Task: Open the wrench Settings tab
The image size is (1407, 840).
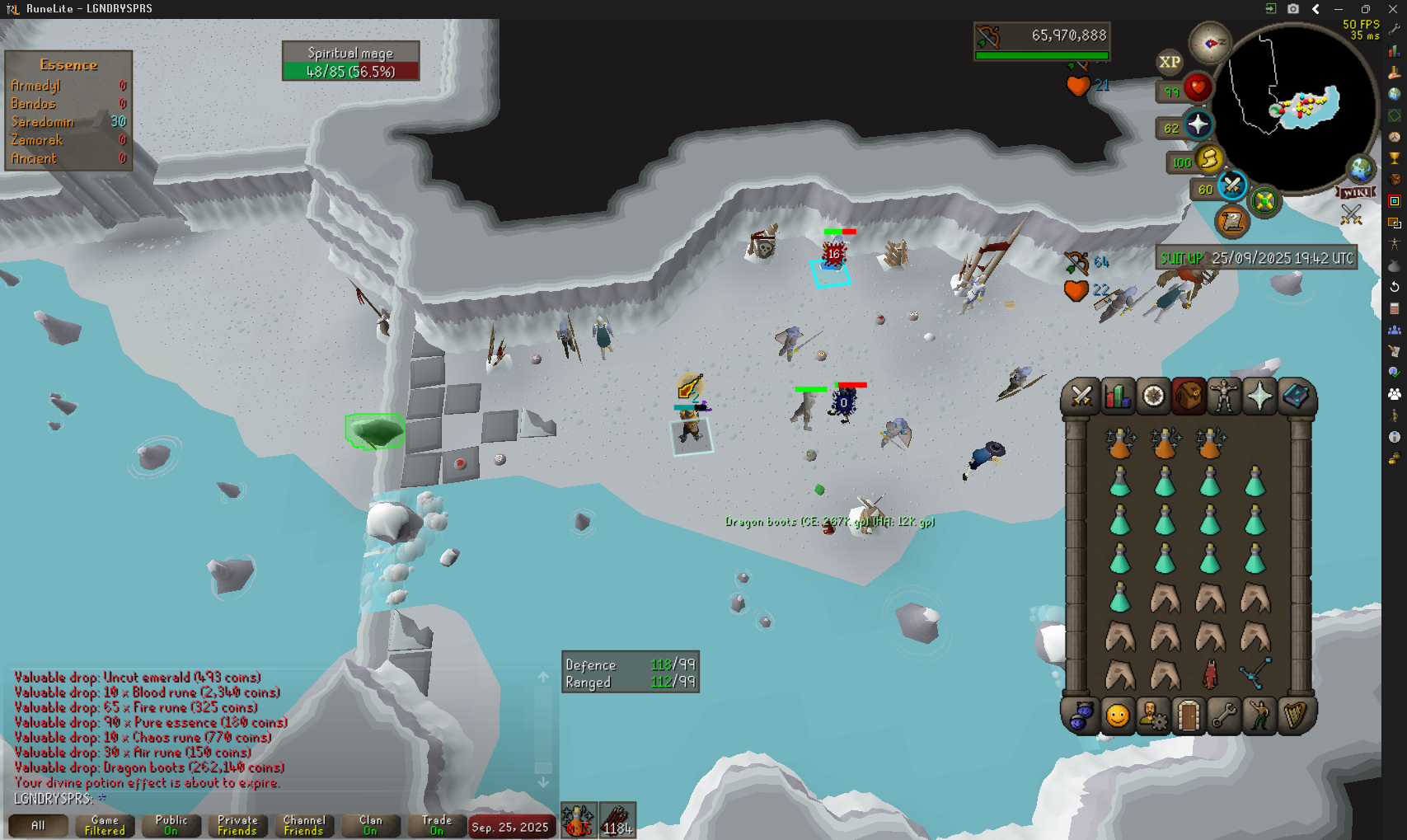Action: [x=1224, y=716]
